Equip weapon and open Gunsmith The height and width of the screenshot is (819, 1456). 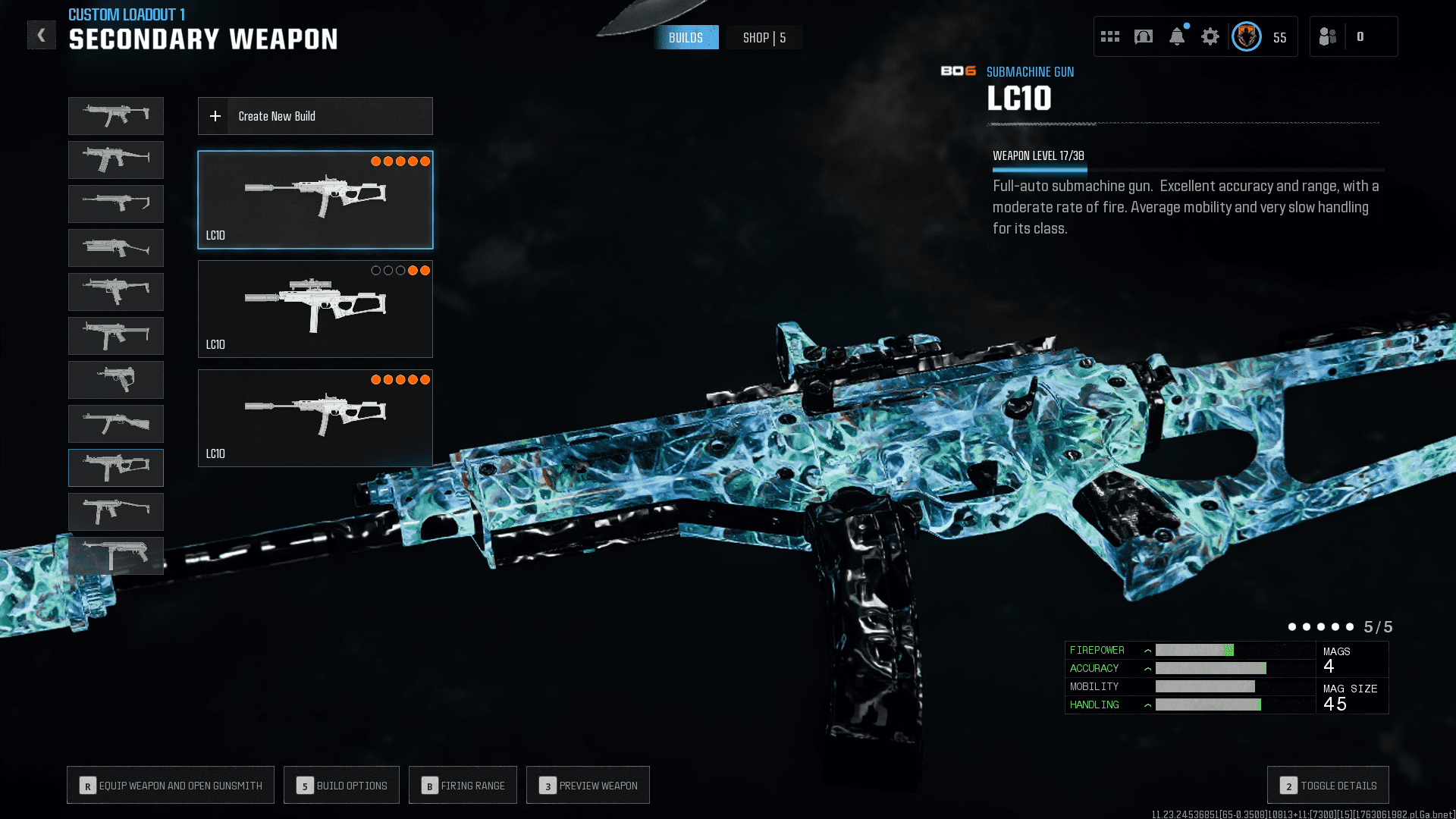point(171,786)
